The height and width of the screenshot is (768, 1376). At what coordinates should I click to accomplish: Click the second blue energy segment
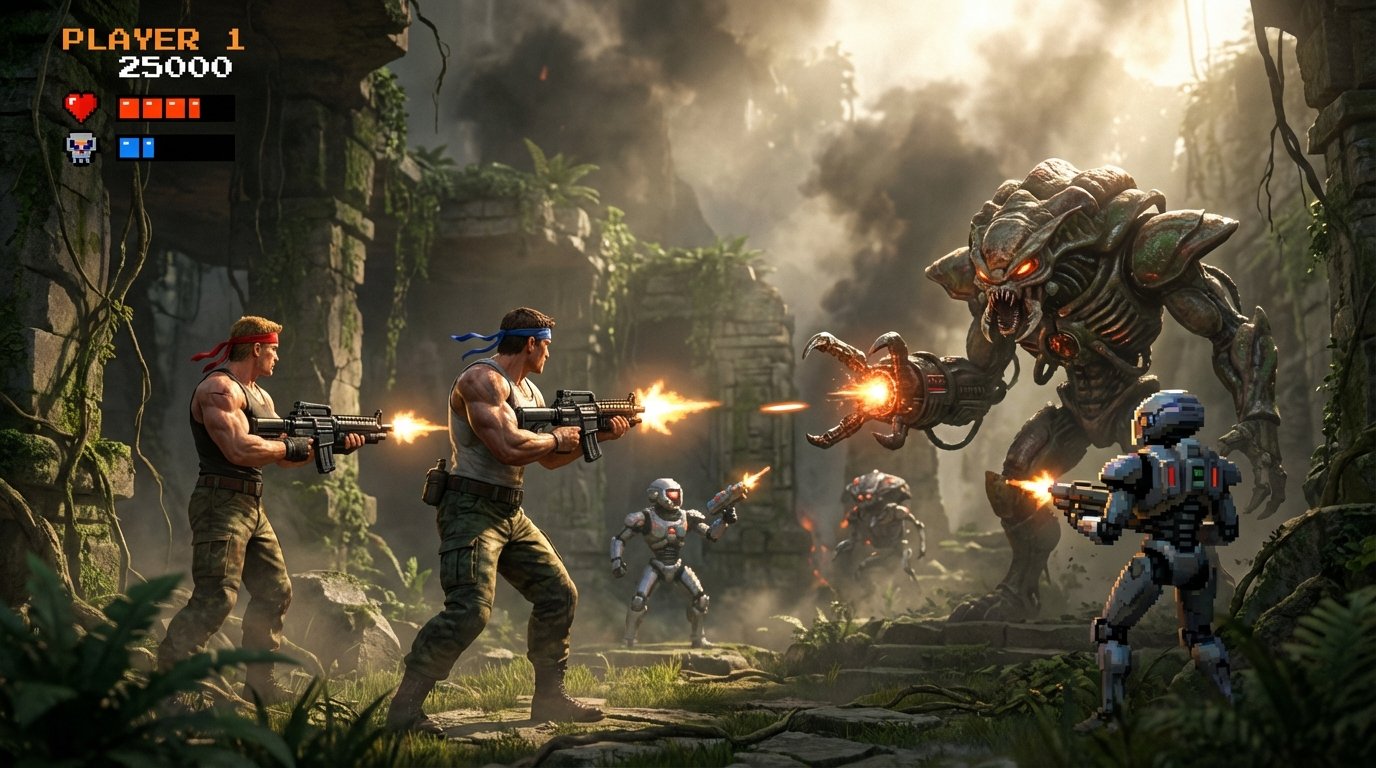coord(148,148)
